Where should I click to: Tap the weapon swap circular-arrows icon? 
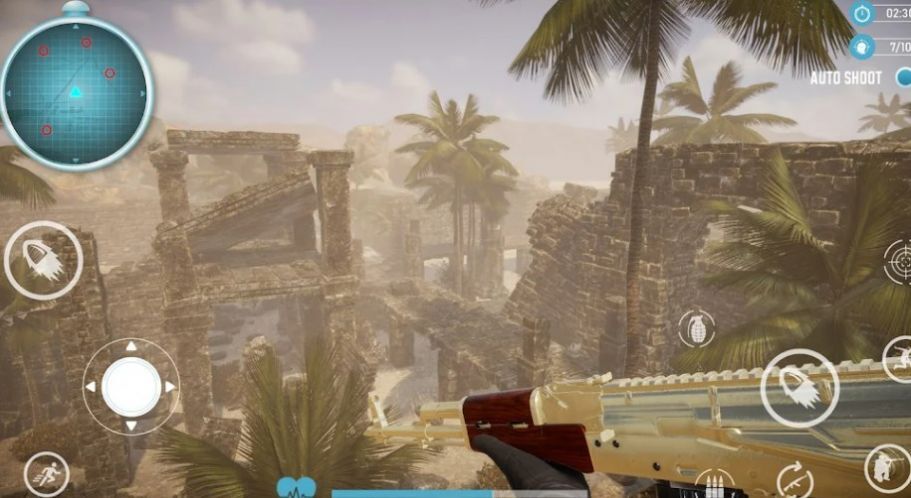(x=795, y=478)
